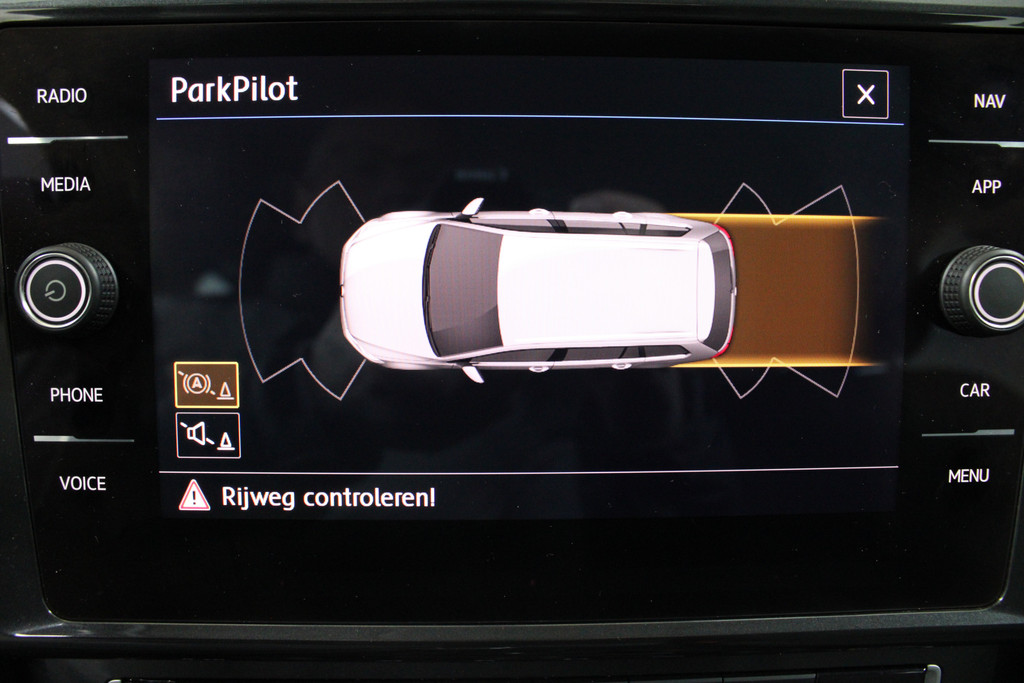Open the main MENU

pyautogui.click(x=968, y=476)
